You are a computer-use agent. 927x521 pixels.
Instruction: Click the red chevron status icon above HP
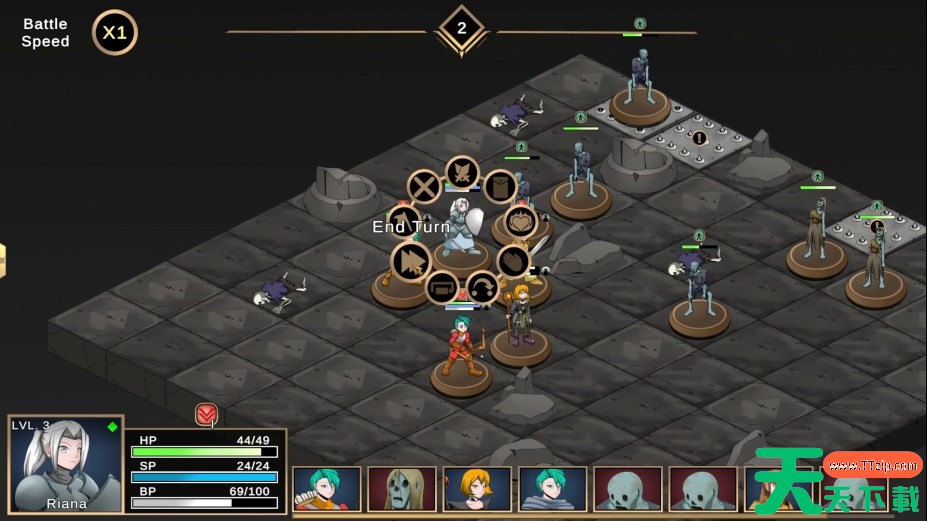206,414
